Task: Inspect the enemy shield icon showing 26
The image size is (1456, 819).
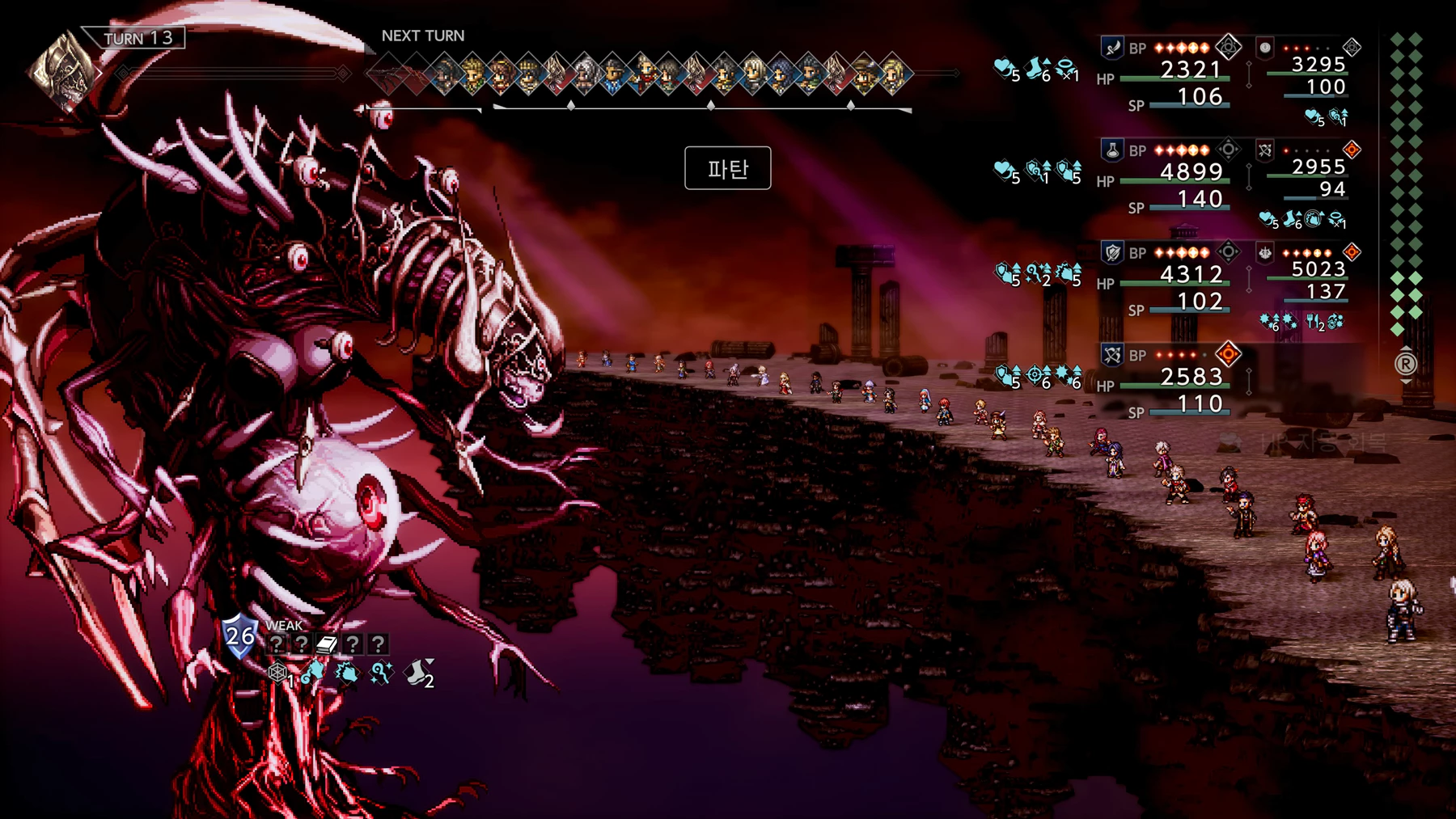Action: tap(239, 635)
